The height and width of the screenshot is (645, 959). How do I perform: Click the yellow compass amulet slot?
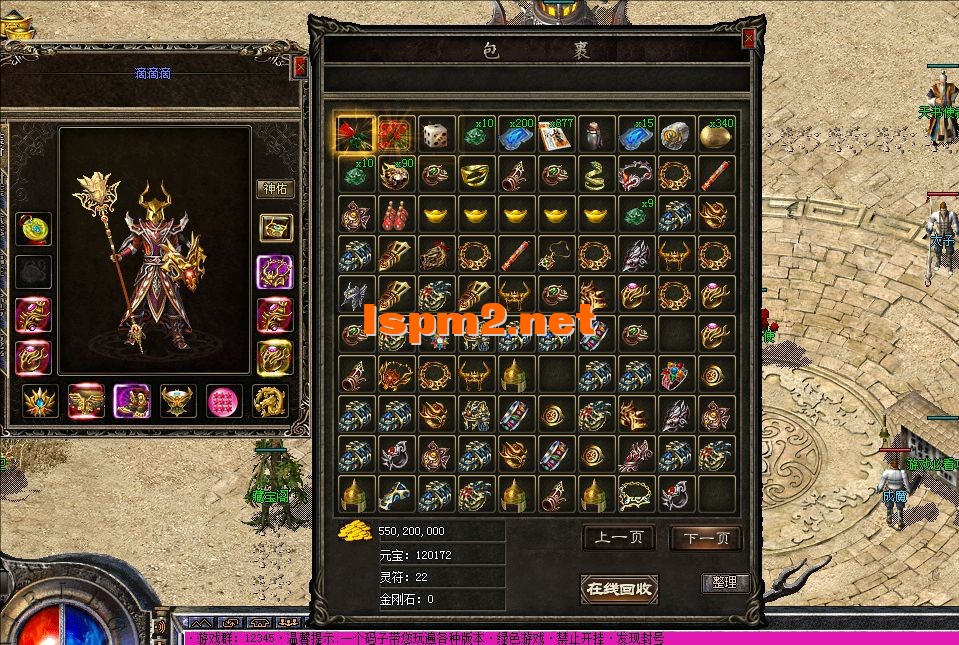tap(33, 228)
